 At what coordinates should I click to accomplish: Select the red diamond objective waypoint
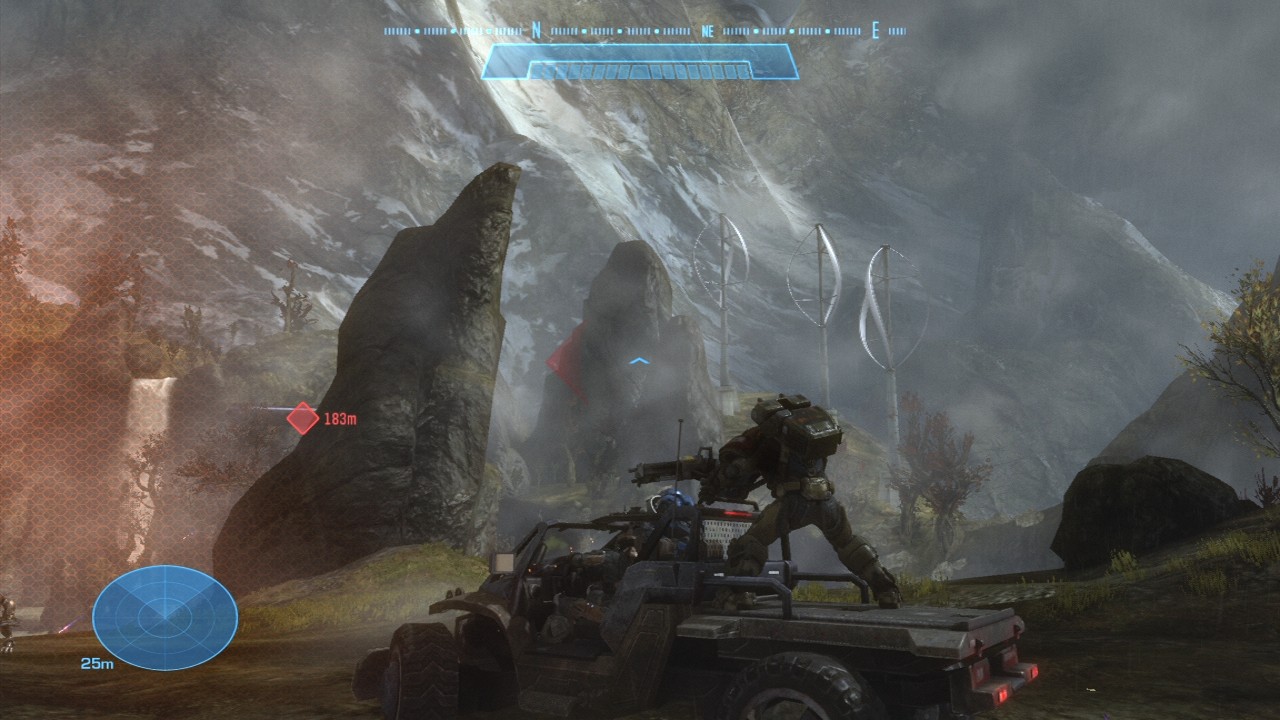pyautogui.click(x=303, y=418)
